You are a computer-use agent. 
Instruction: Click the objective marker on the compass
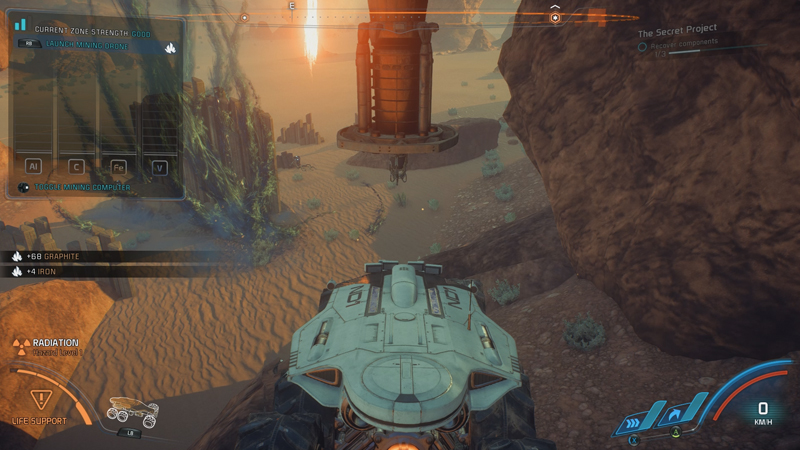click(555, 18)
